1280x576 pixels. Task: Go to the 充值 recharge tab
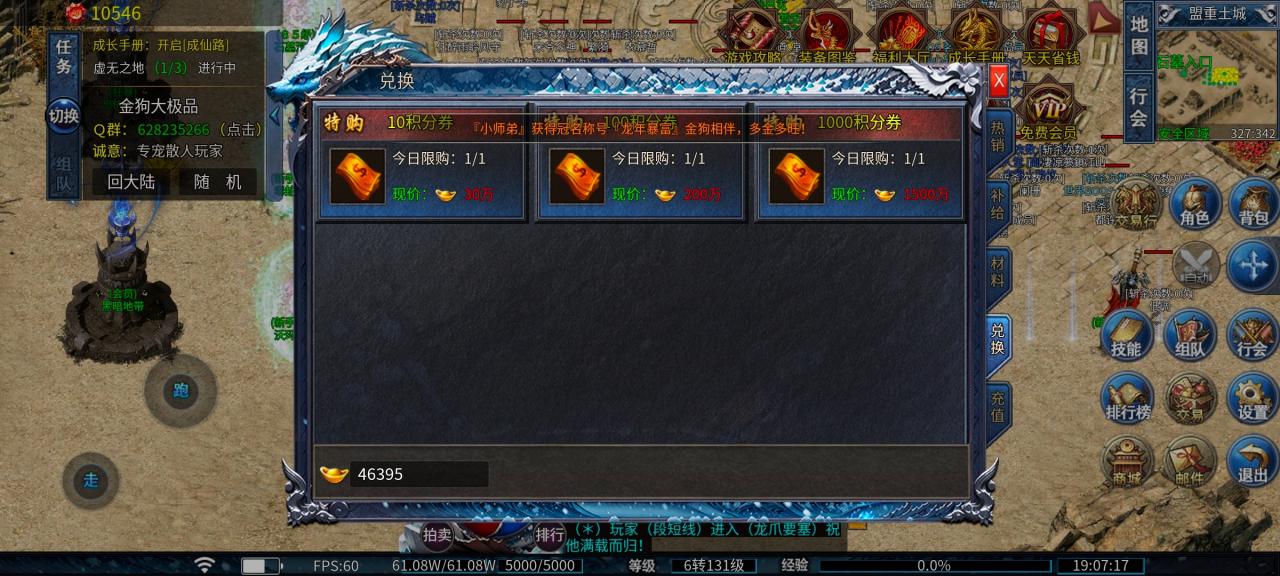pyautogui.click(x=997, y=405)
